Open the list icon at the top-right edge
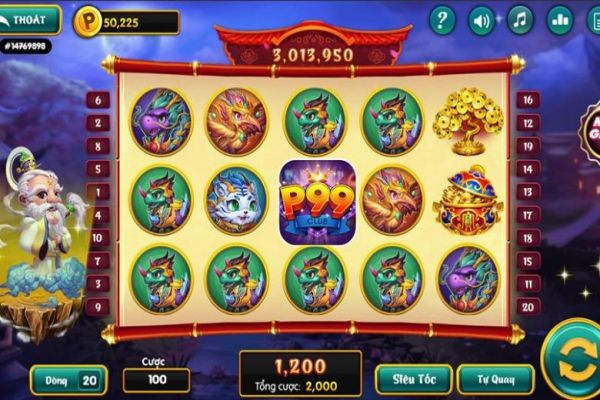 coord(592,20)
